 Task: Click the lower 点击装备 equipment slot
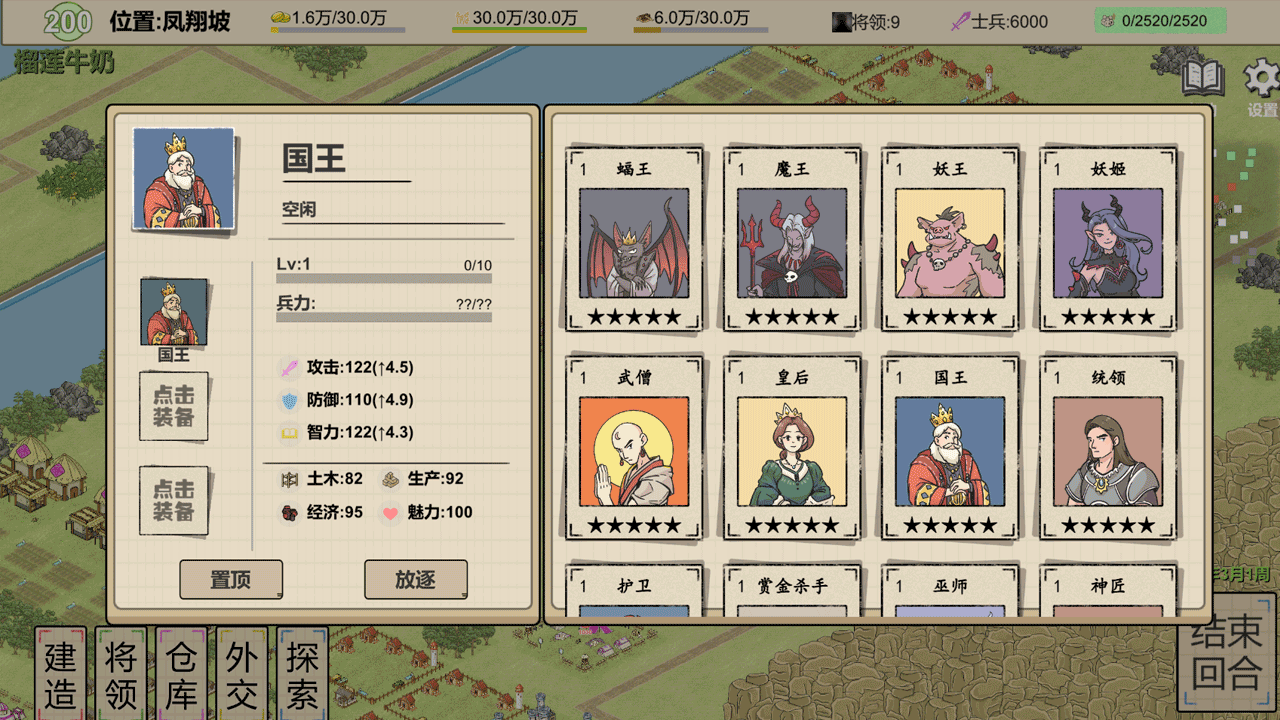click(174, 500)
